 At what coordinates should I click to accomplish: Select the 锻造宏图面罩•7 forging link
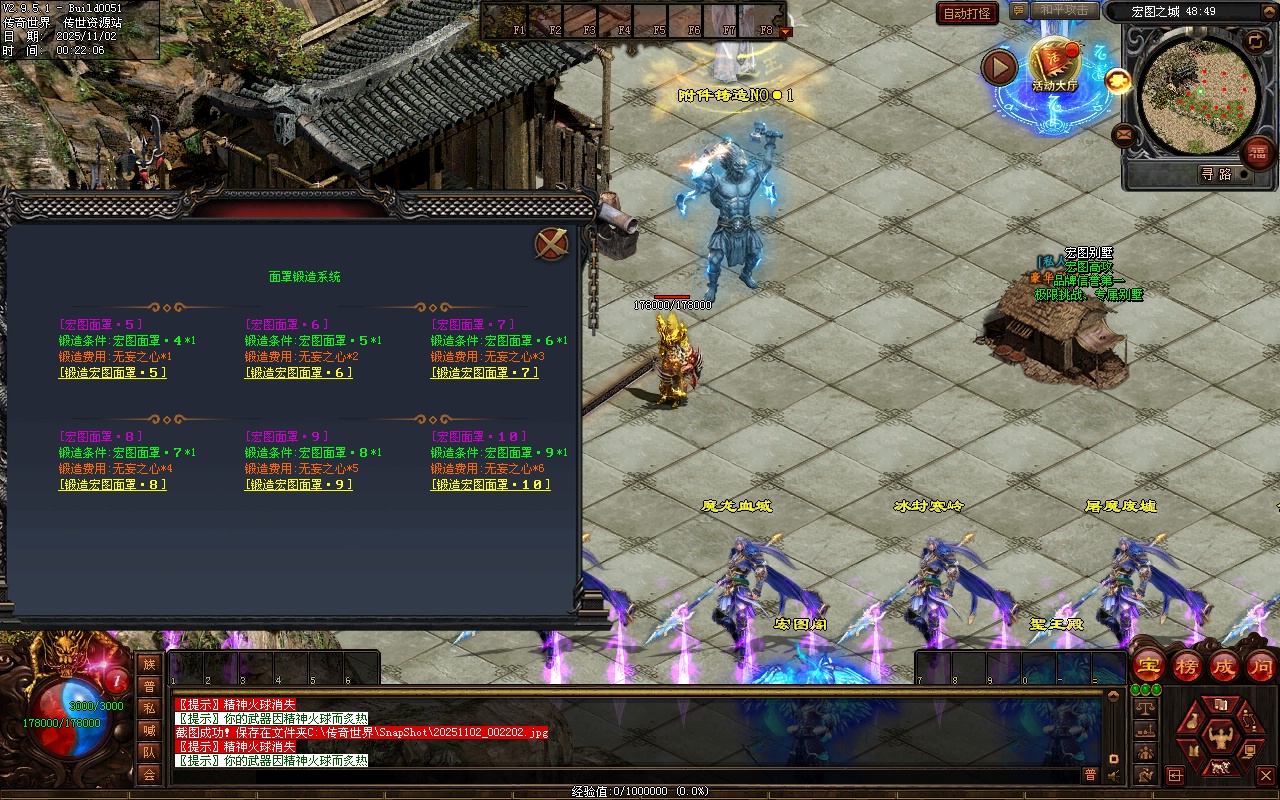pos(484,373)
